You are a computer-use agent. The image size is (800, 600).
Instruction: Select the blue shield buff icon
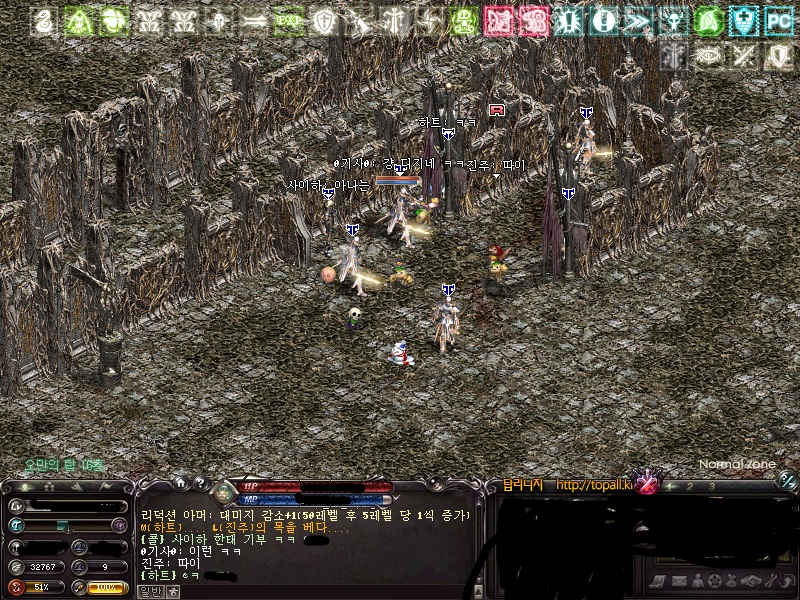(x=742, y=20)
